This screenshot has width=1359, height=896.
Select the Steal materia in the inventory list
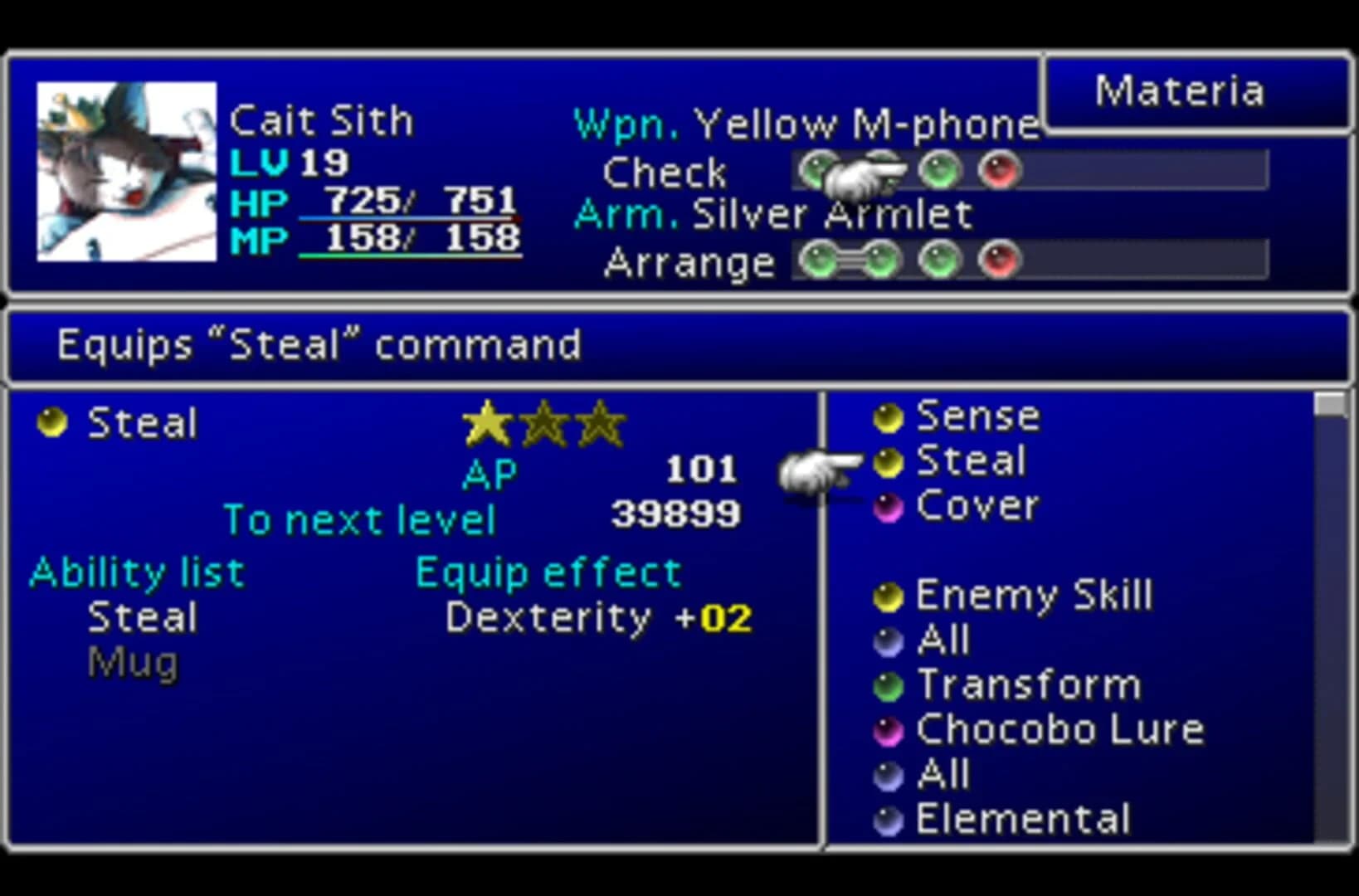pos(888,462)
